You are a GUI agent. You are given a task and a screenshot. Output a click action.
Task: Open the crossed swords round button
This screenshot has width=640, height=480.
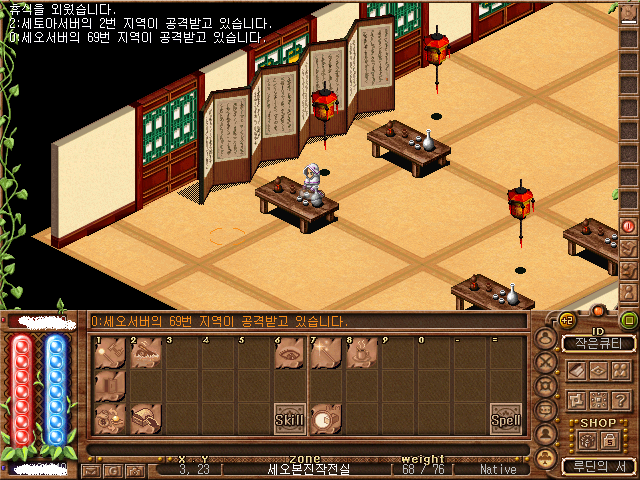coord(546,362)
